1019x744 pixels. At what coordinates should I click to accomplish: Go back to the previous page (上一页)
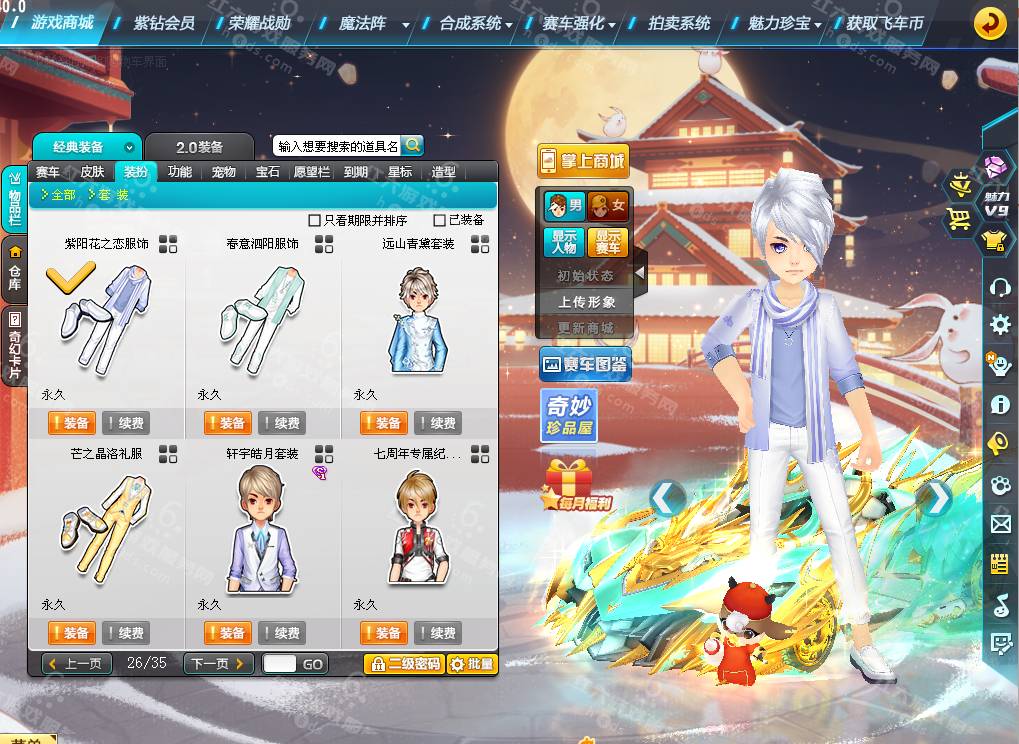click(x=77, y=664)
